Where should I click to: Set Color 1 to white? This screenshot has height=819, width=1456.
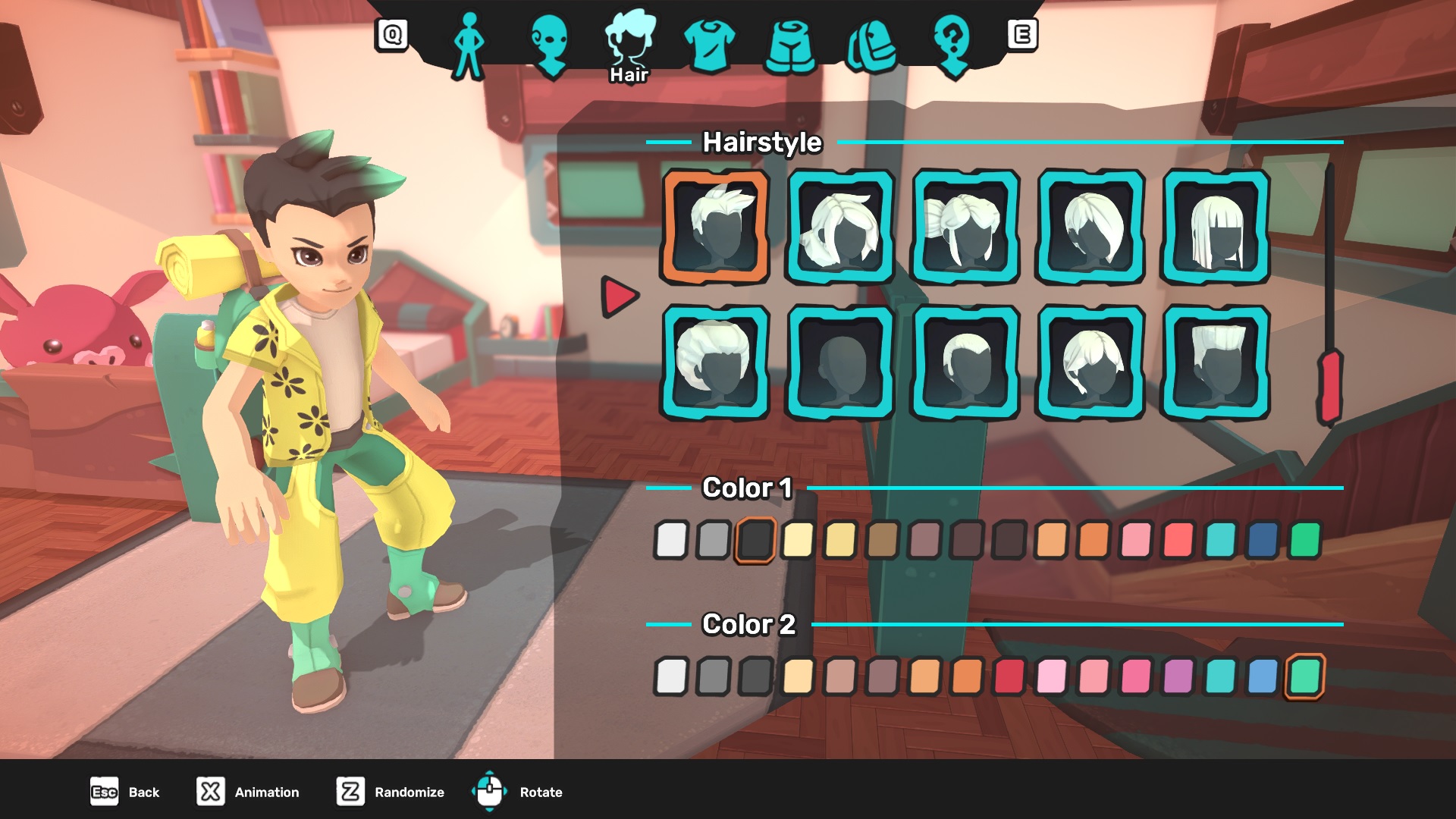(671, 540)
